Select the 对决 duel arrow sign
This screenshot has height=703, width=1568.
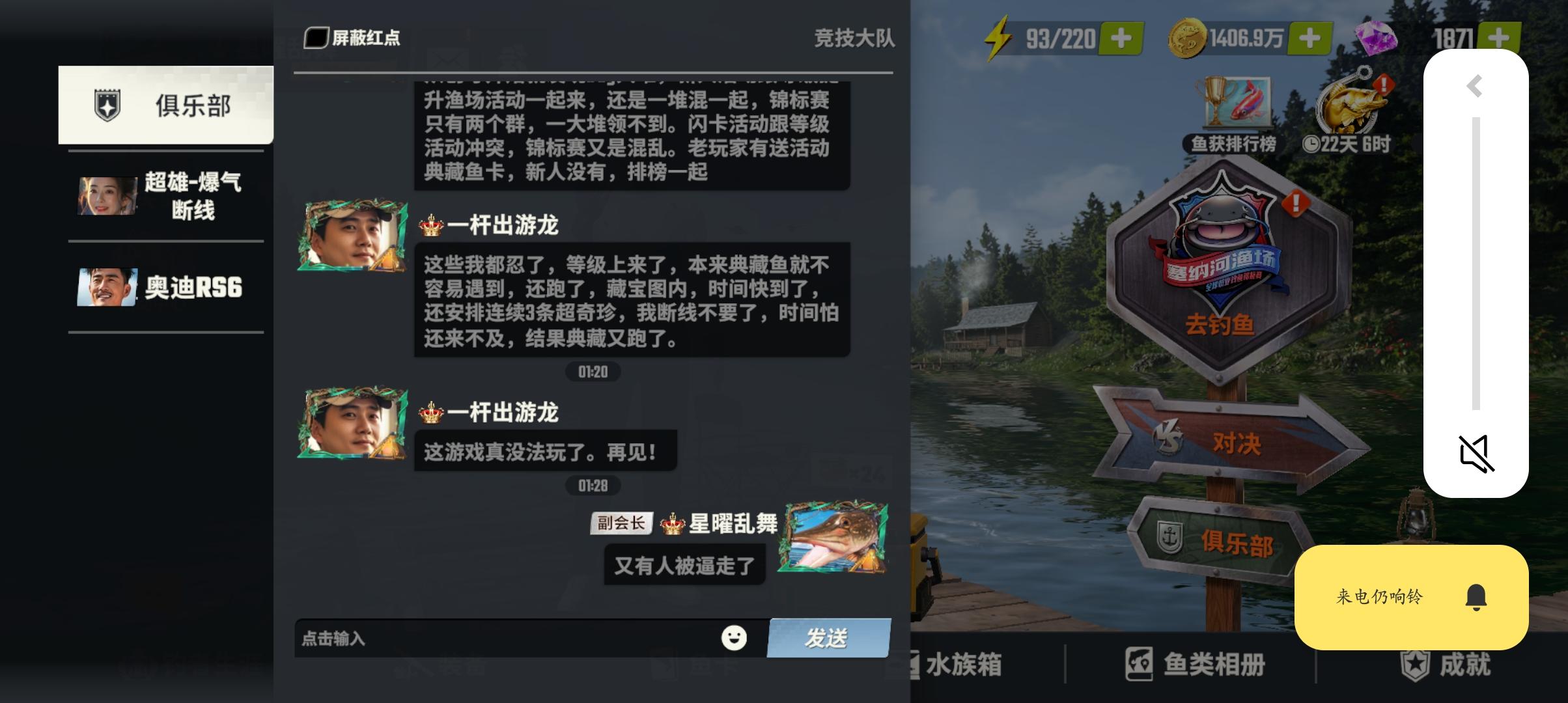[1237, 446]
